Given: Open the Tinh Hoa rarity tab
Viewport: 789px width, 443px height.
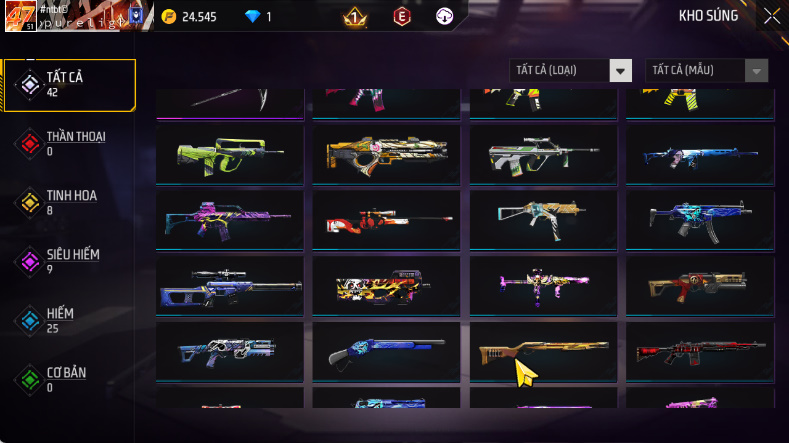Looking at the screenshot, I should click(69, 202).
